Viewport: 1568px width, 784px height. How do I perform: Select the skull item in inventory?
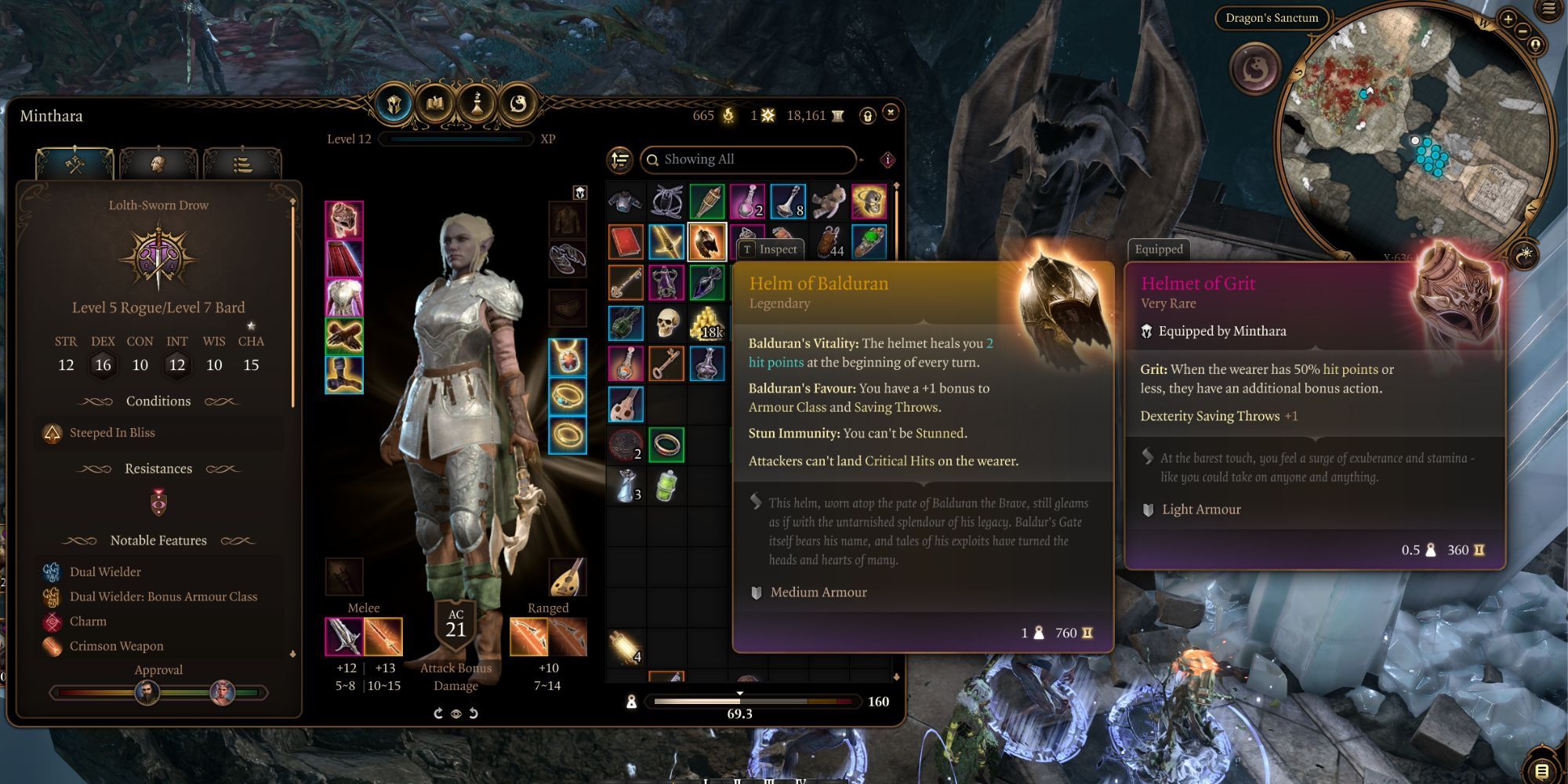pyautogui.click(x=666, y=323)
